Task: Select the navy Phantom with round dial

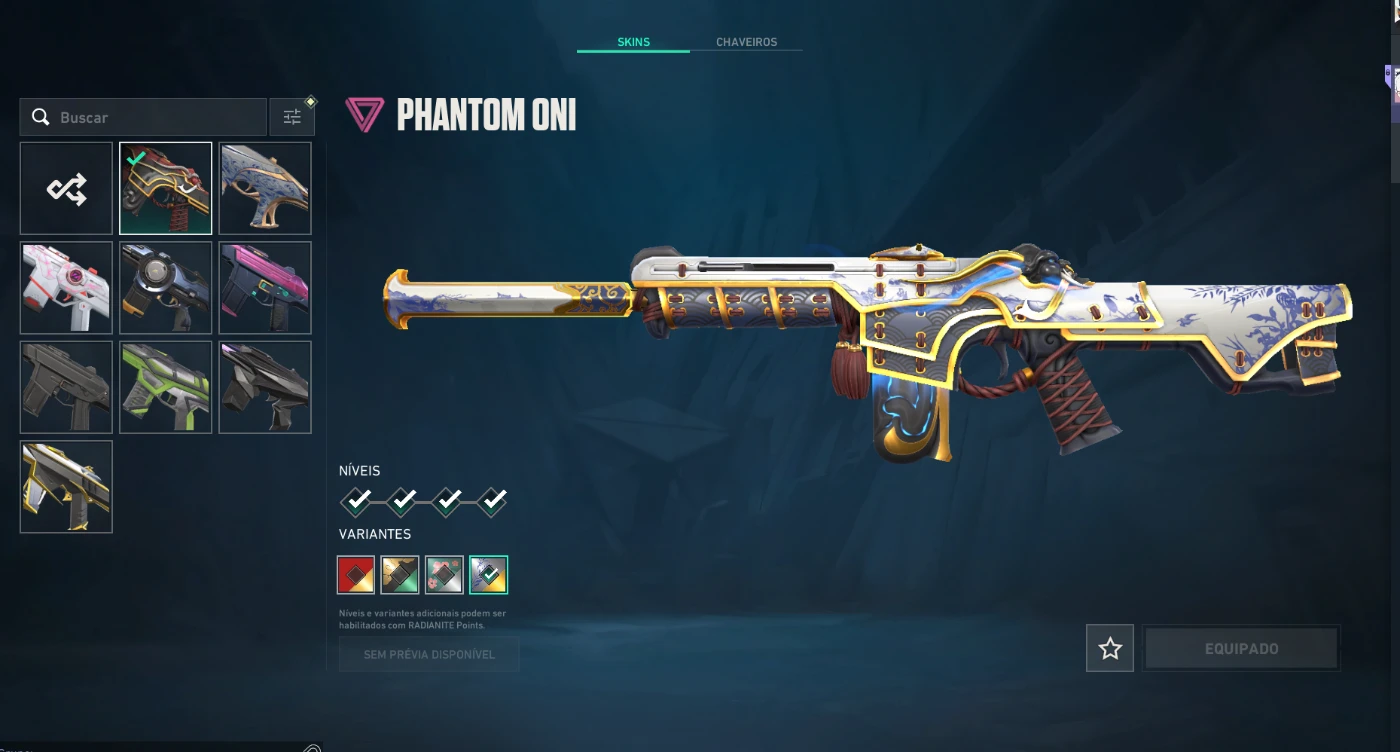Action: pyautogui.click(x=166, y=287)
